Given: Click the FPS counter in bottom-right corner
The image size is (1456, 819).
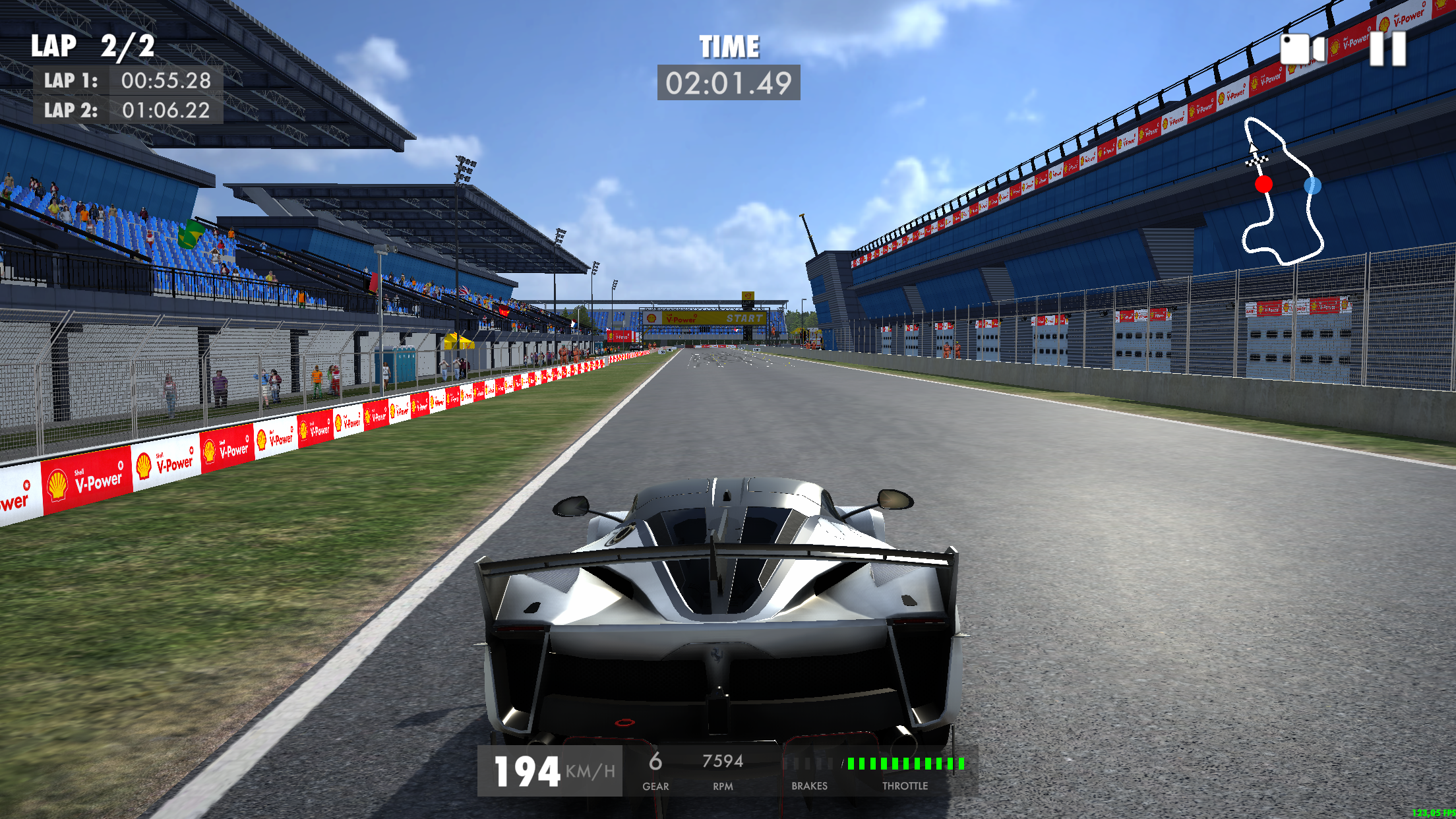Looking at the screenshot, I should [x=1435, y=813].
